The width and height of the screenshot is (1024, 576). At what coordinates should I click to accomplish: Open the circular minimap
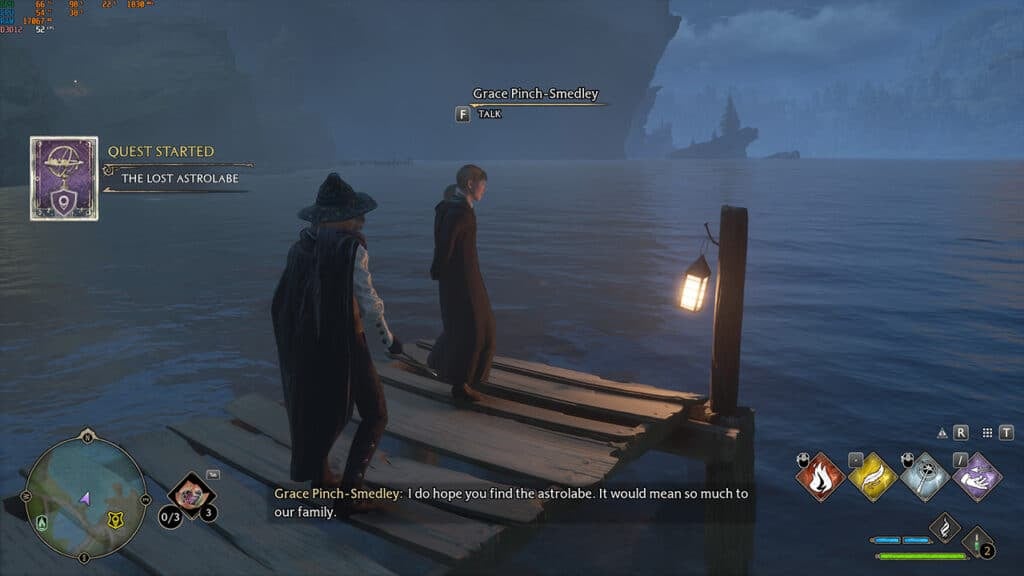pyautogui.click(x=86, y=497)
